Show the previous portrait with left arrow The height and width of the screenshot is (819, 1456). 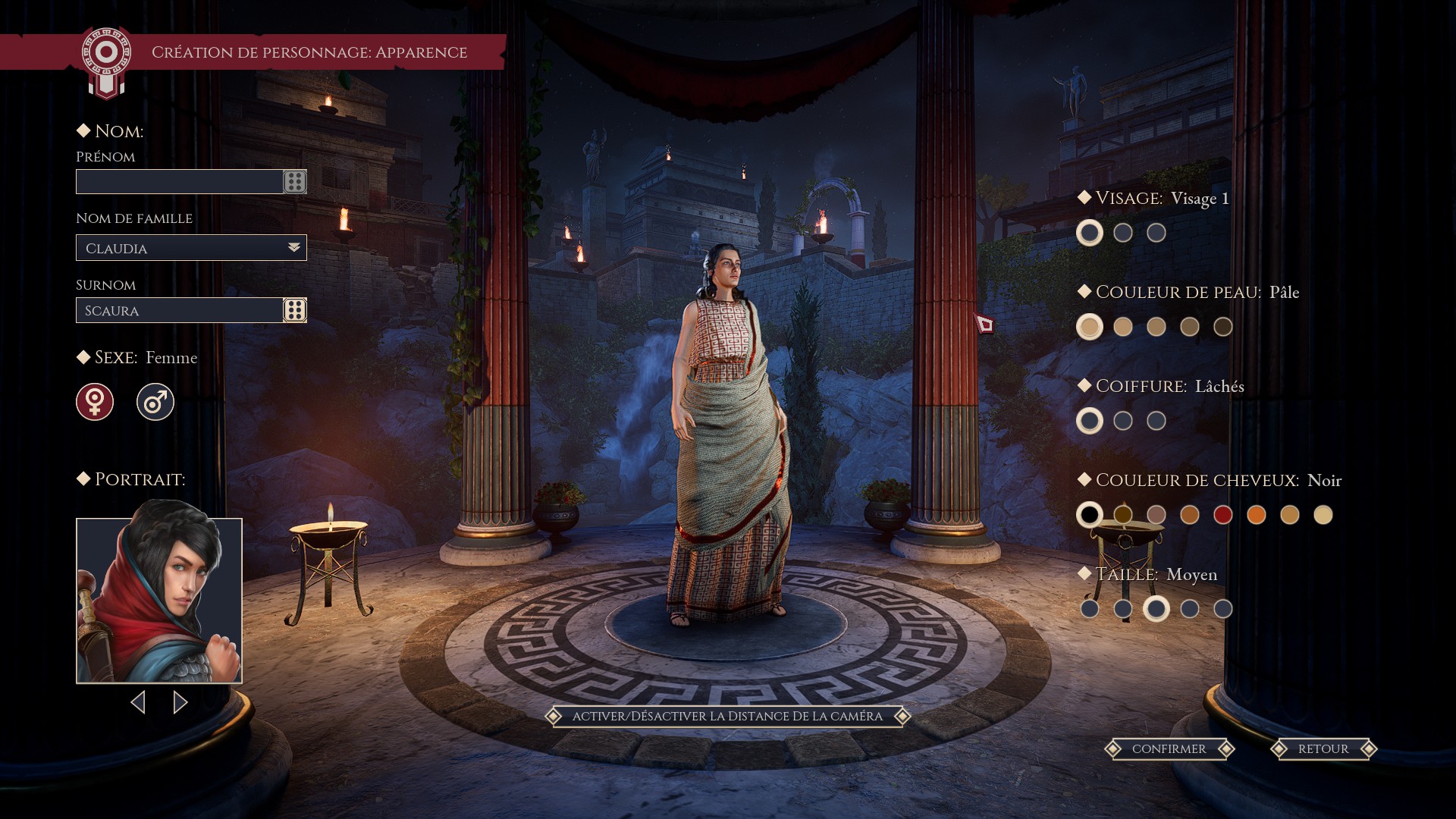tap(138, 702)
